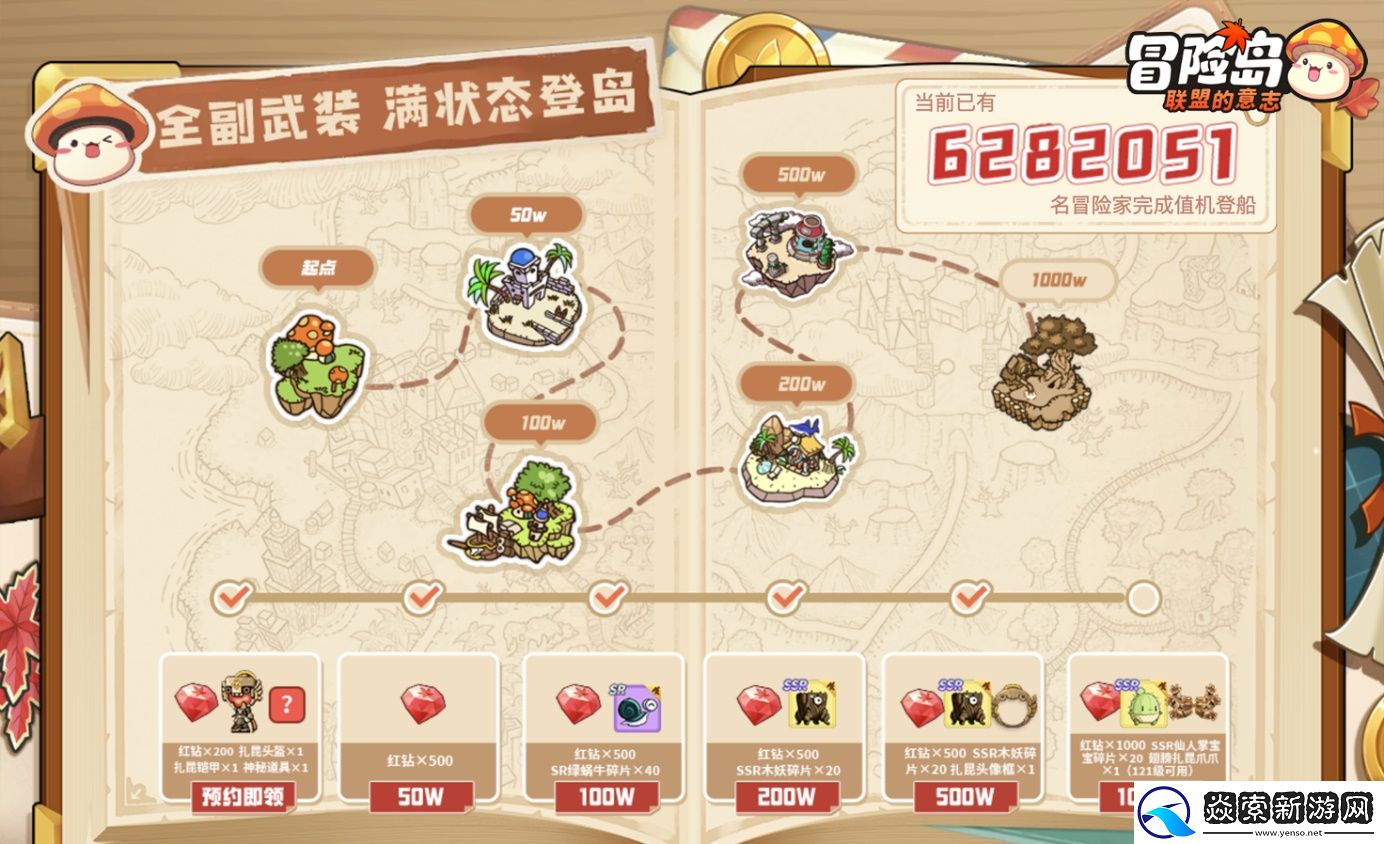Expand the 起点 label bubble on the map
Viewport: 1384px width, 844px height.
click(x=317, y=268)
